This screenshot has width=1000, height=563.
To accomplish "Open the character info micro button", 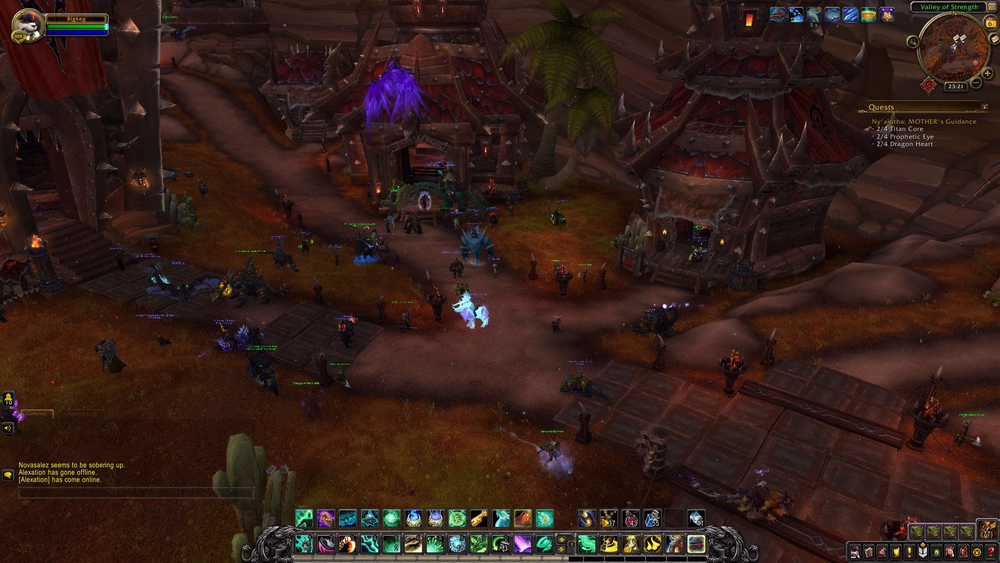I will [855, 551].
